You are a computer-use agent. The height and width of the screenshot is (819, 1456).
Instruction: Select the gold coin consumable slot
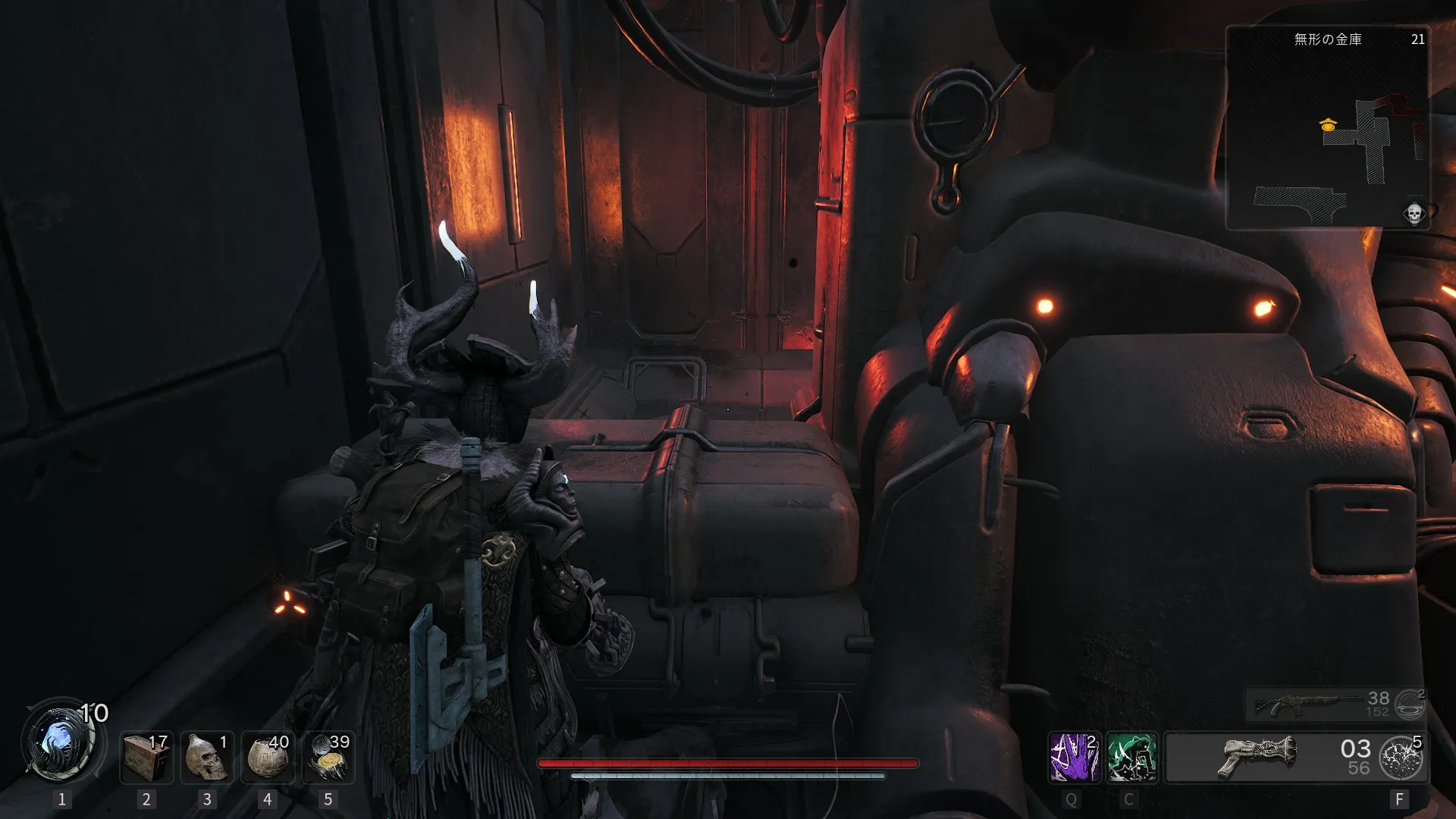[x=328, y=757]
